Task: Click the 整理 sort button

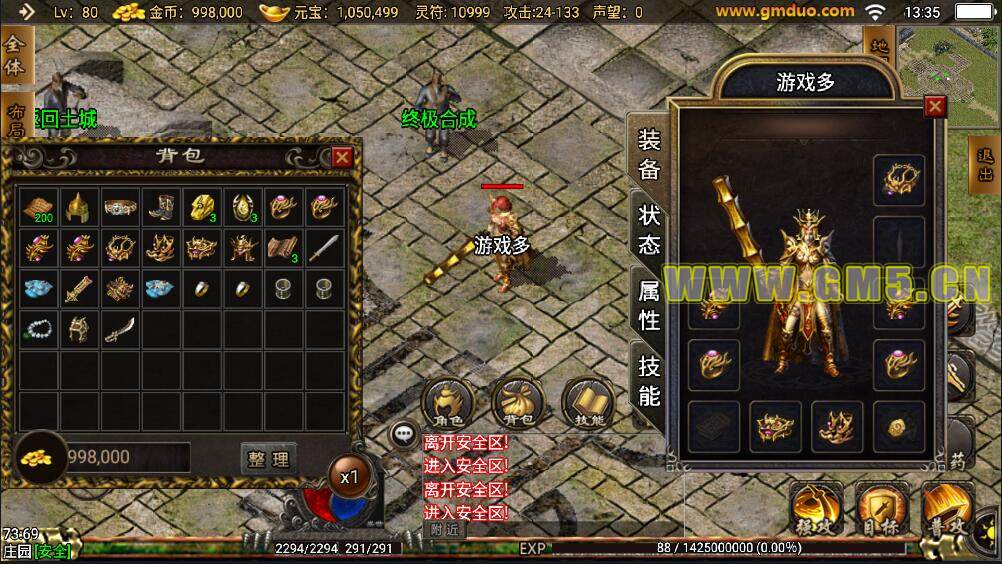Action: coord(269,459)
